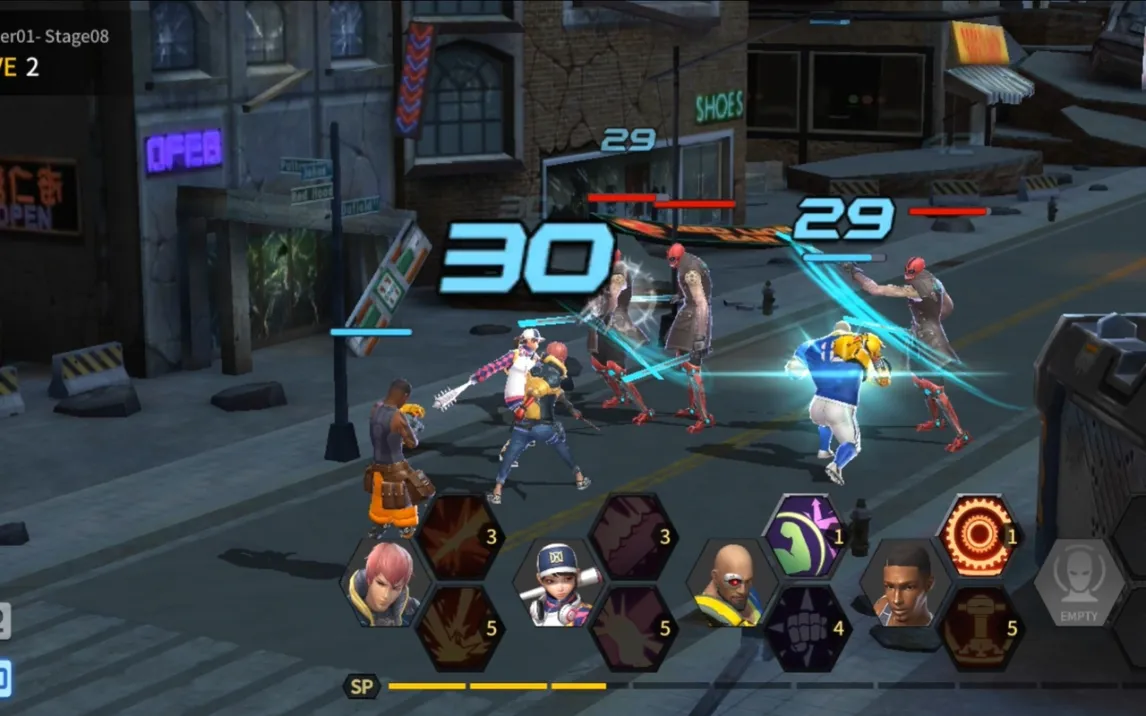
Task: Activate the green flexing arm skill
Action: coord(805,536)
